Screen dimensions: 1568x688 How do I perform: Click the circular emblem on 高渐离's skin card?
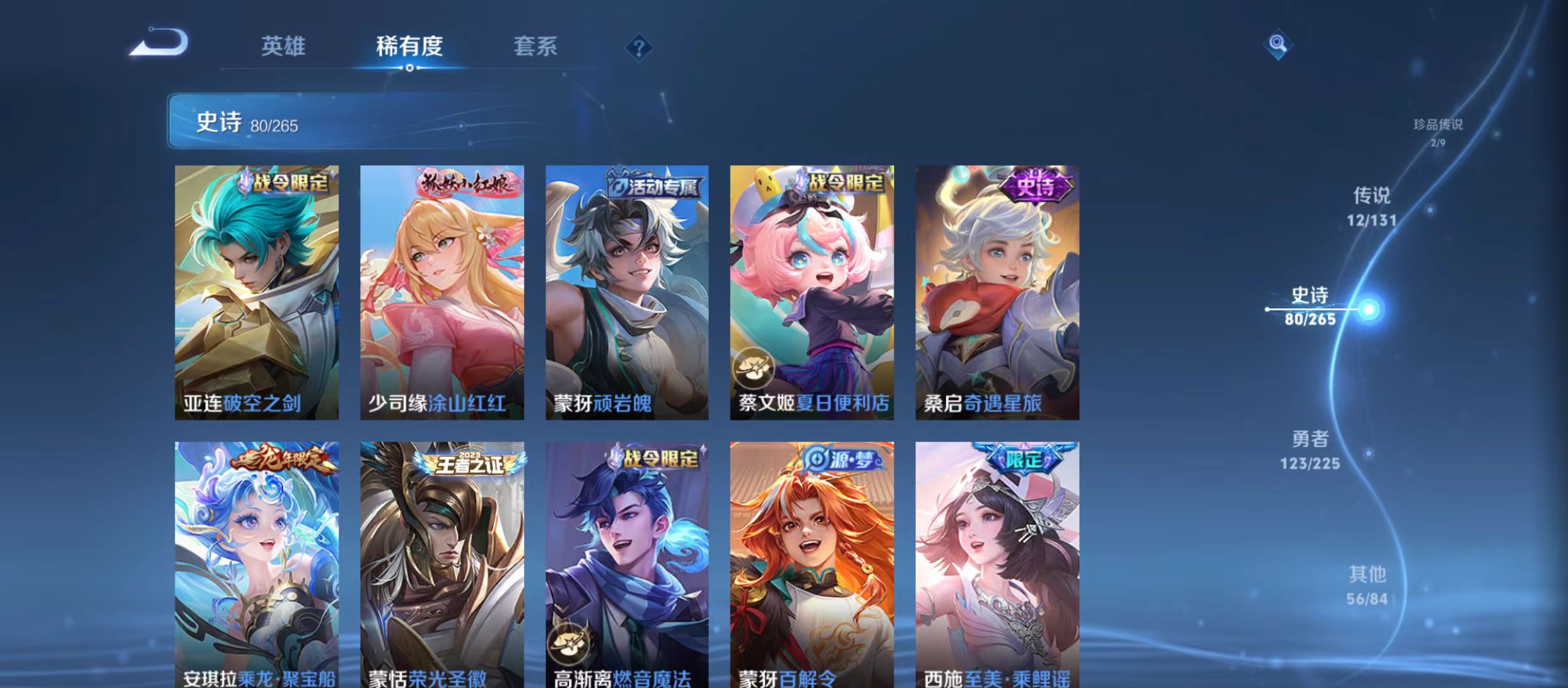click(567, 644)
